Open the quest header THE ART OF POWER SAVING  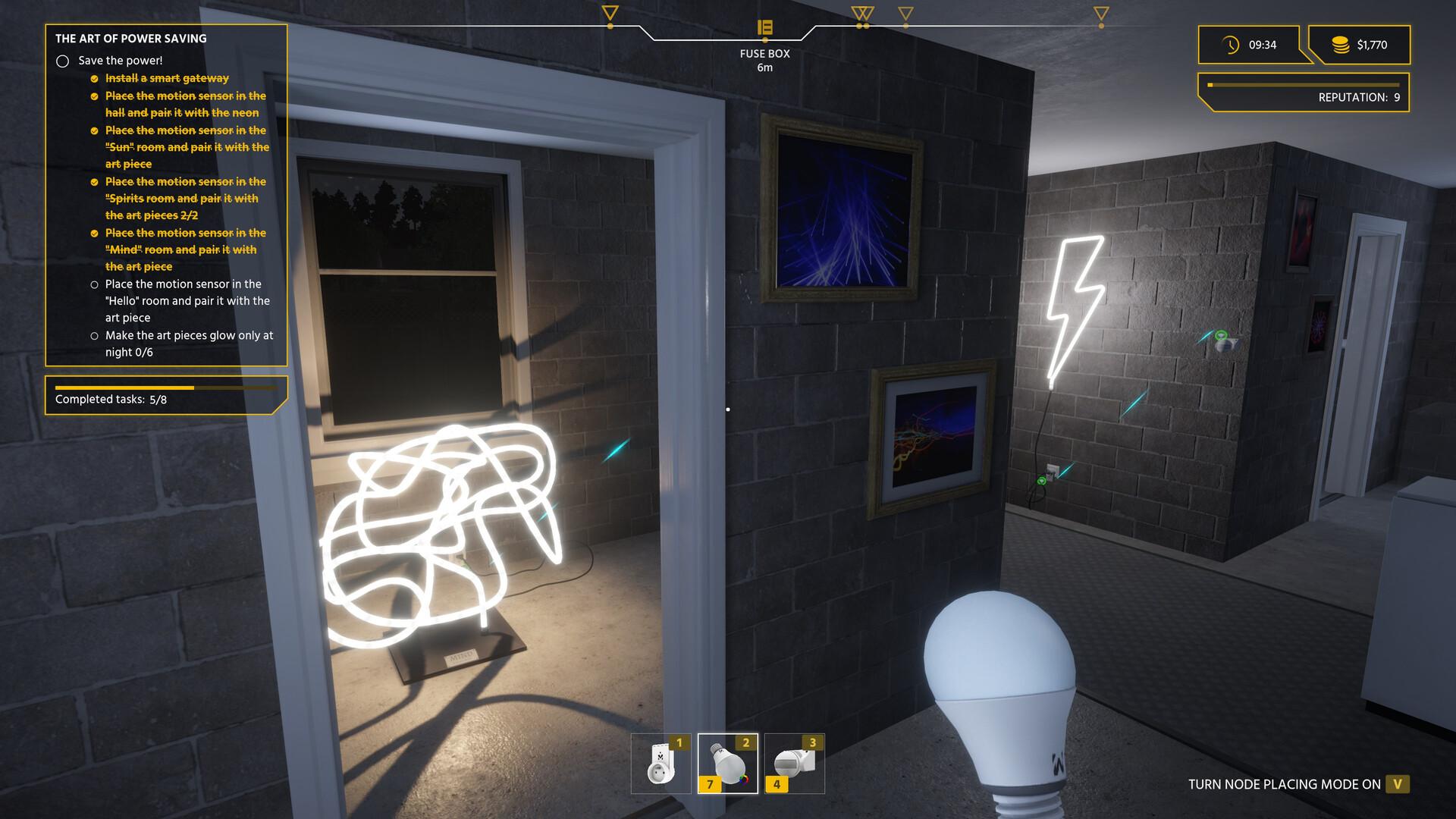[x=130, y=37]
